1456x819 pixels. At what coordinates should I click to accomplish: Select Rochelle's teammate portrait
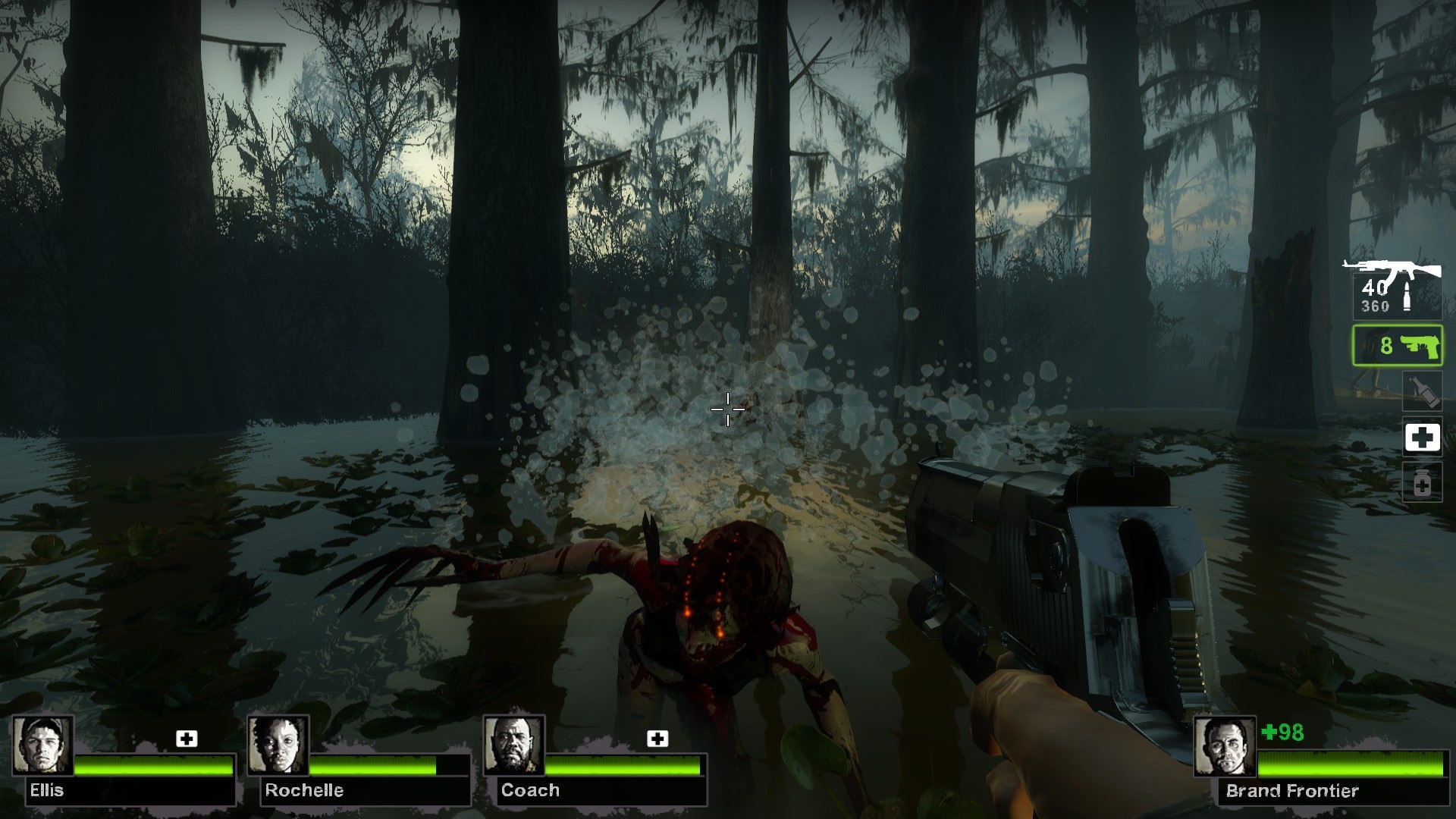click(x=278, y=745)
